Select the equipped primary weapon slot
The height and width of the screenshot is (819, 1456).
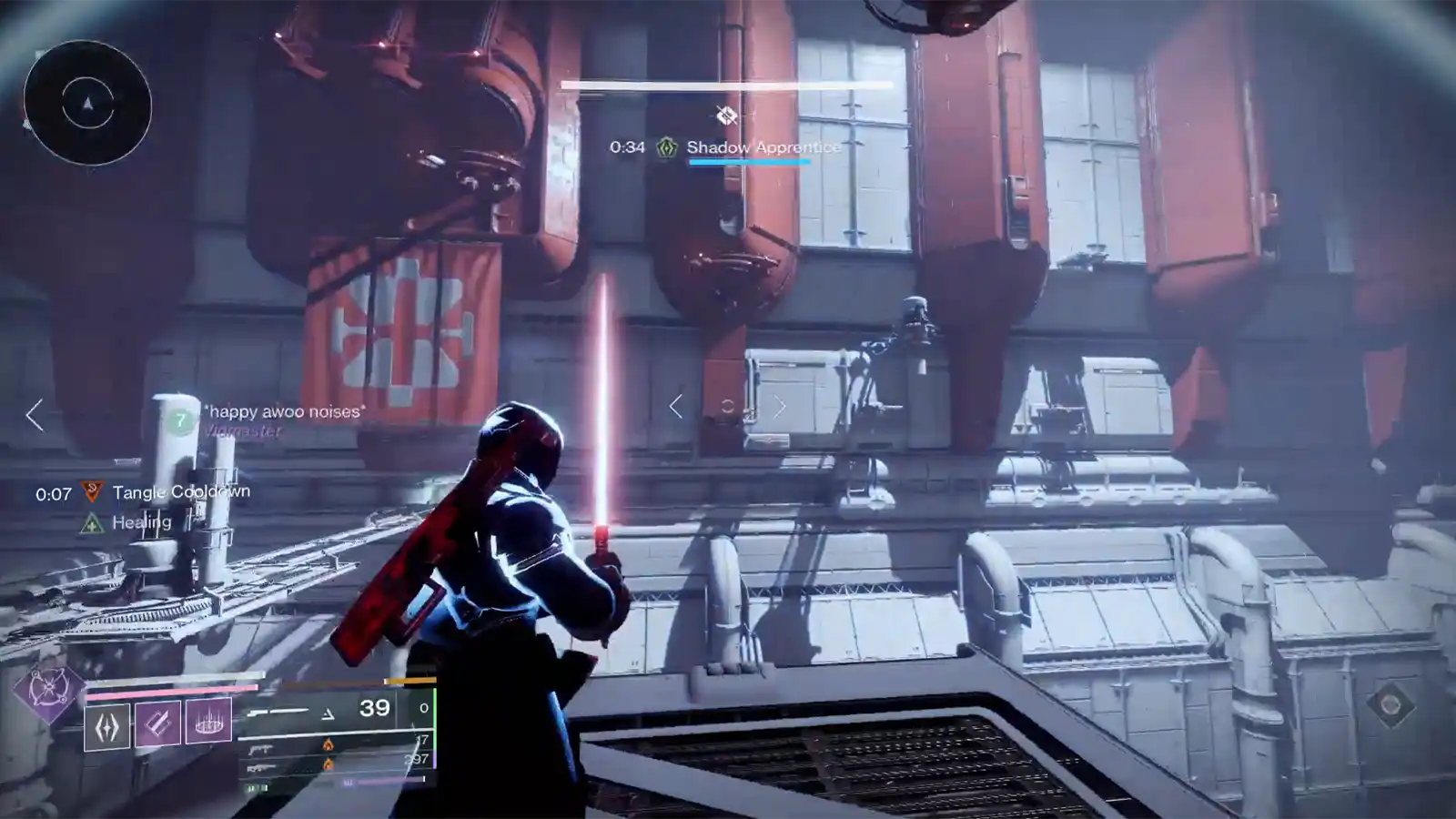(x=339, y=710)
